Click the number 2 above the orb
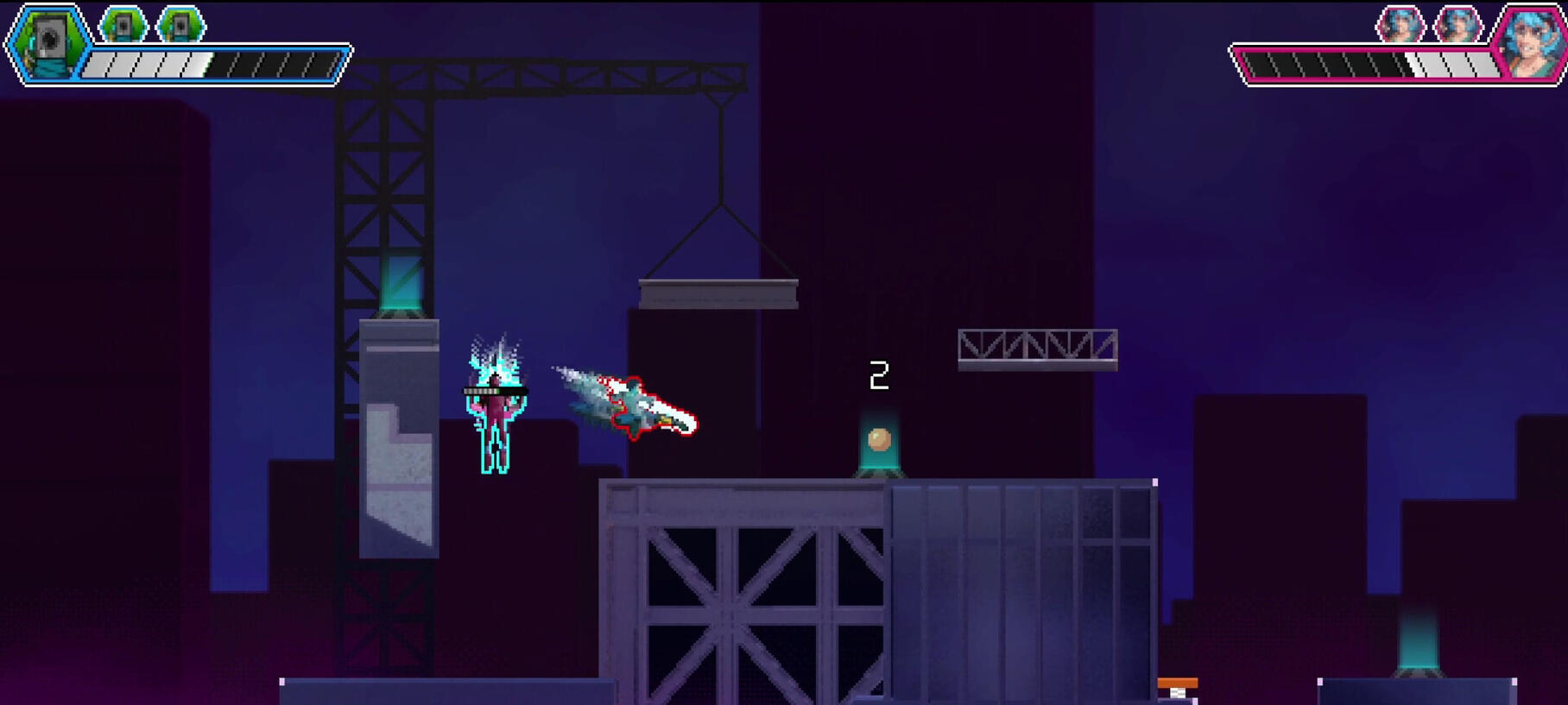 click(879, 375)
